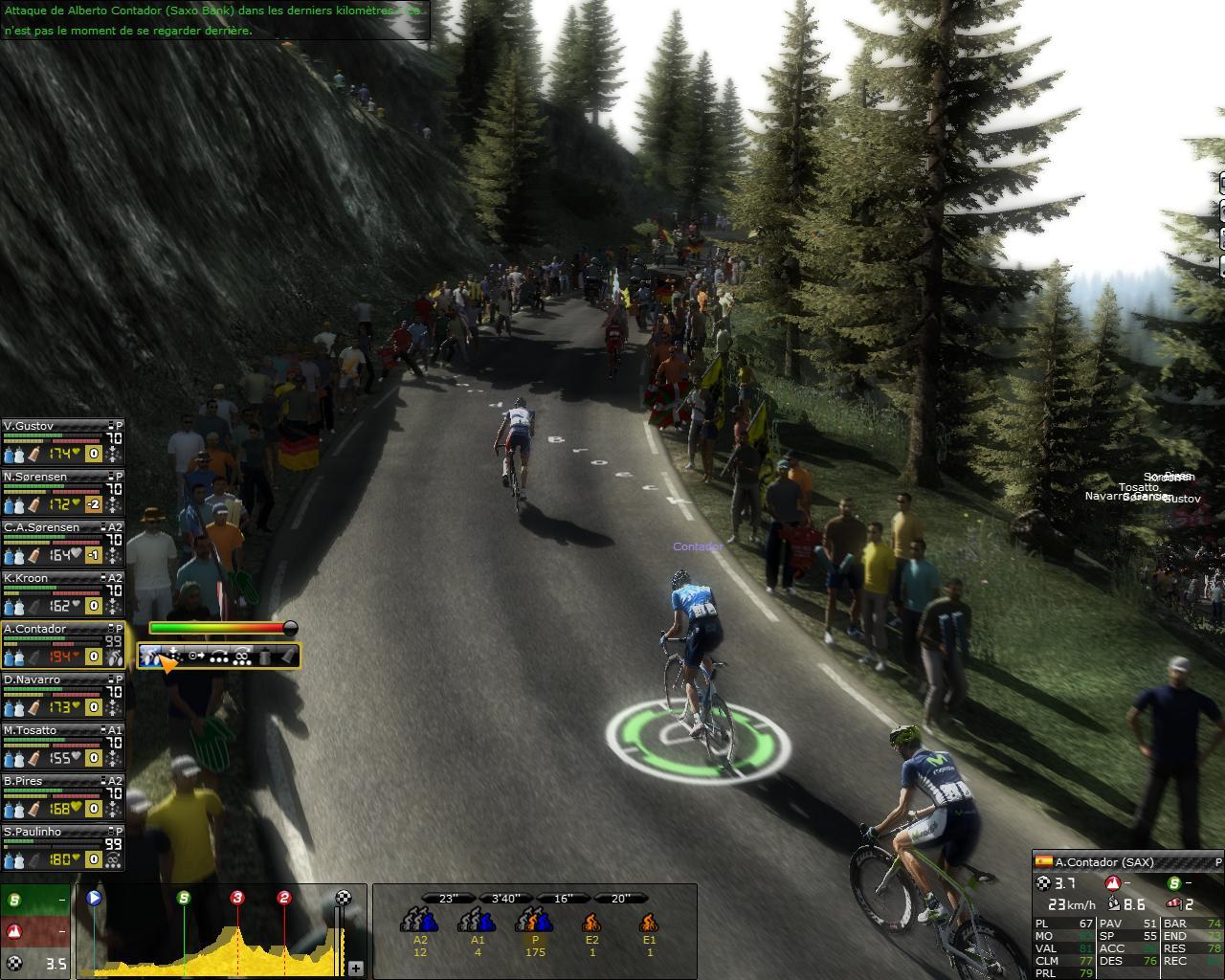
Task: Select the breakaway rider group E2
Action: (x=591, y=925)
